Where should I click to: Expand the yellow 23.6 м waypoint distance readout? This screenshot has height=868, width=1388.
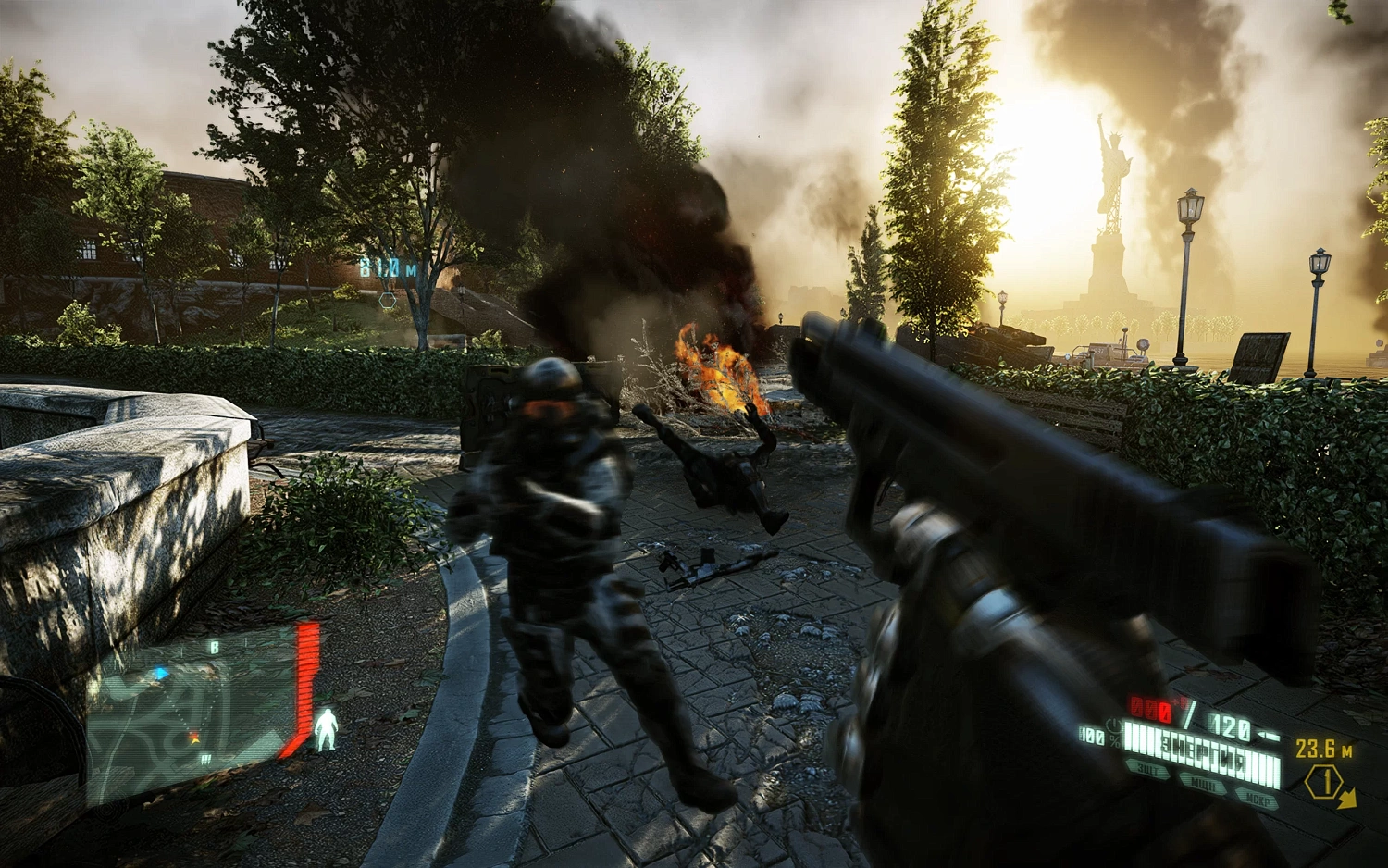pos(1324,749)
